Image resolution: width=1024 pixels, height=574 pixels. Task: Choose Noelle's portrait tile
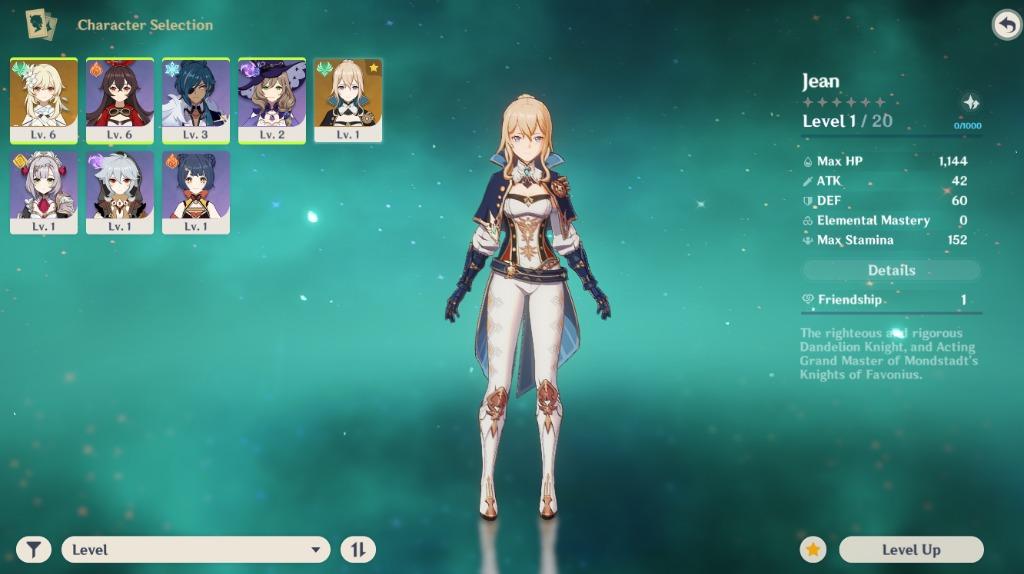point(44,191)
